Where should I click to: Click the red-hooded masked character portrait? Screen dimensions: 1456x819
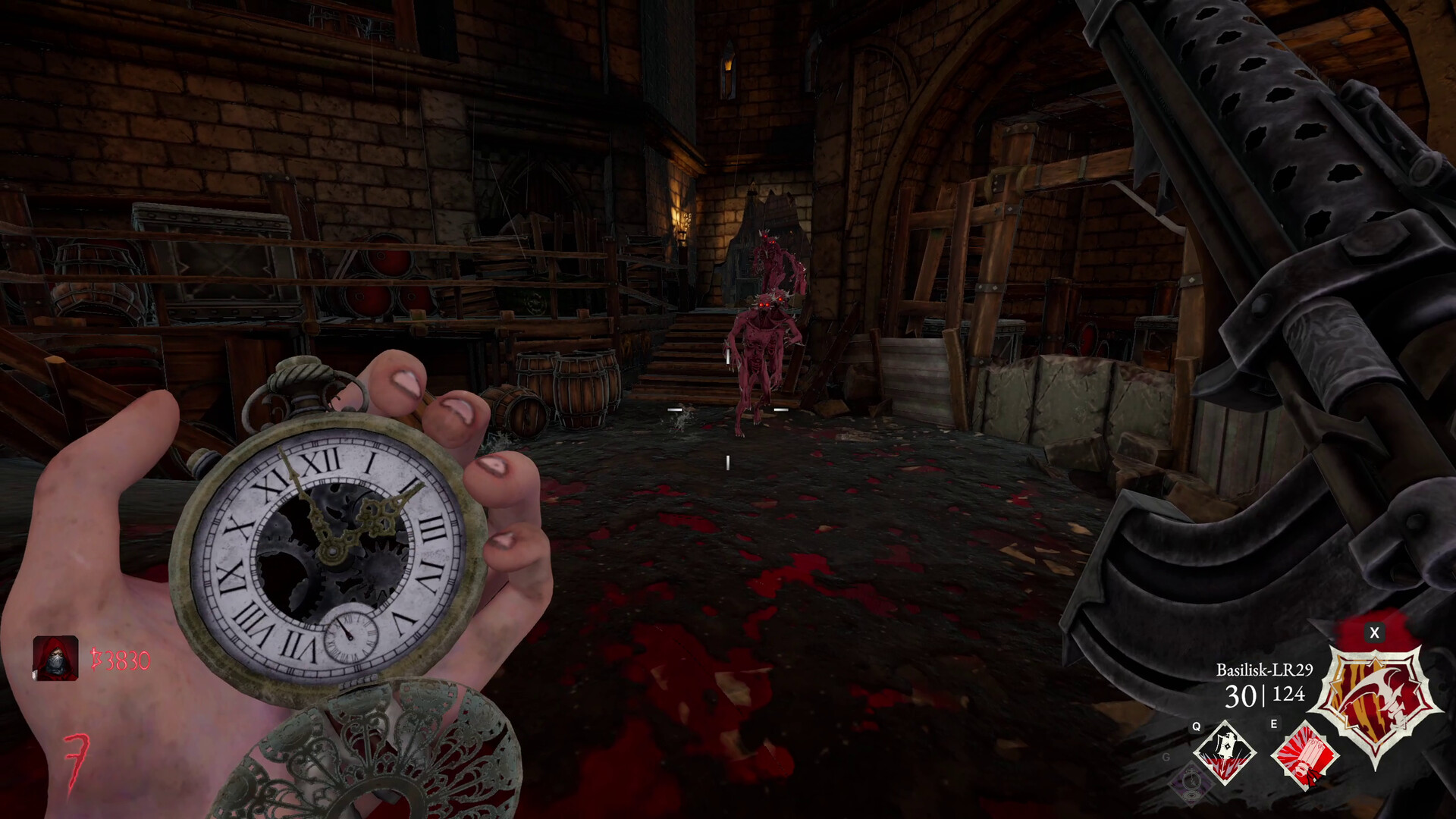(55, 657)
